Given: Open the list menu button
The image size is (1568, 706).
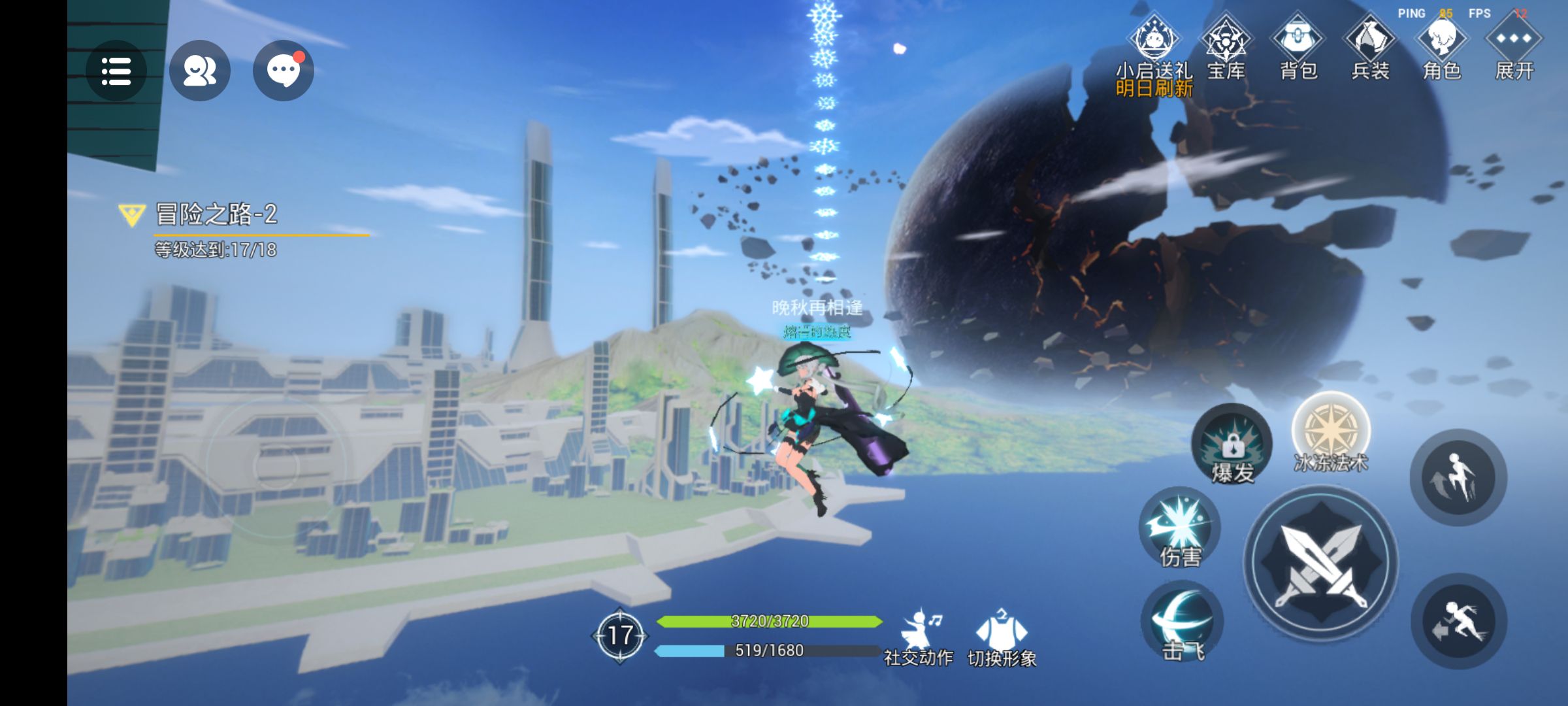Looking at the screenshot, I should (x=116, y=71).
